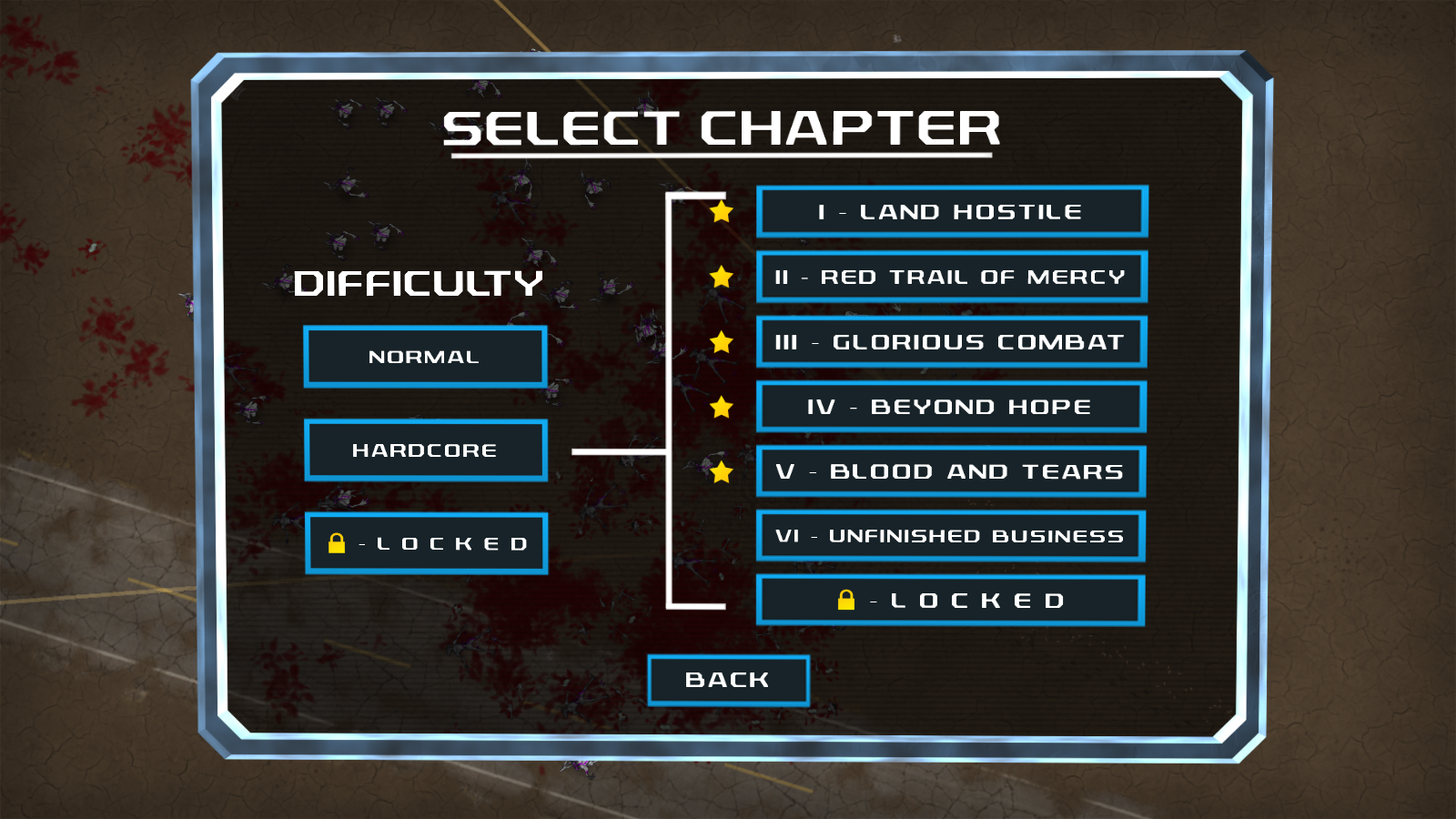Image resolution: width=1456 pixels, height=819 pixels.
Task: Switch difficulty to Hardcore
Action: [x=425, y=450]
